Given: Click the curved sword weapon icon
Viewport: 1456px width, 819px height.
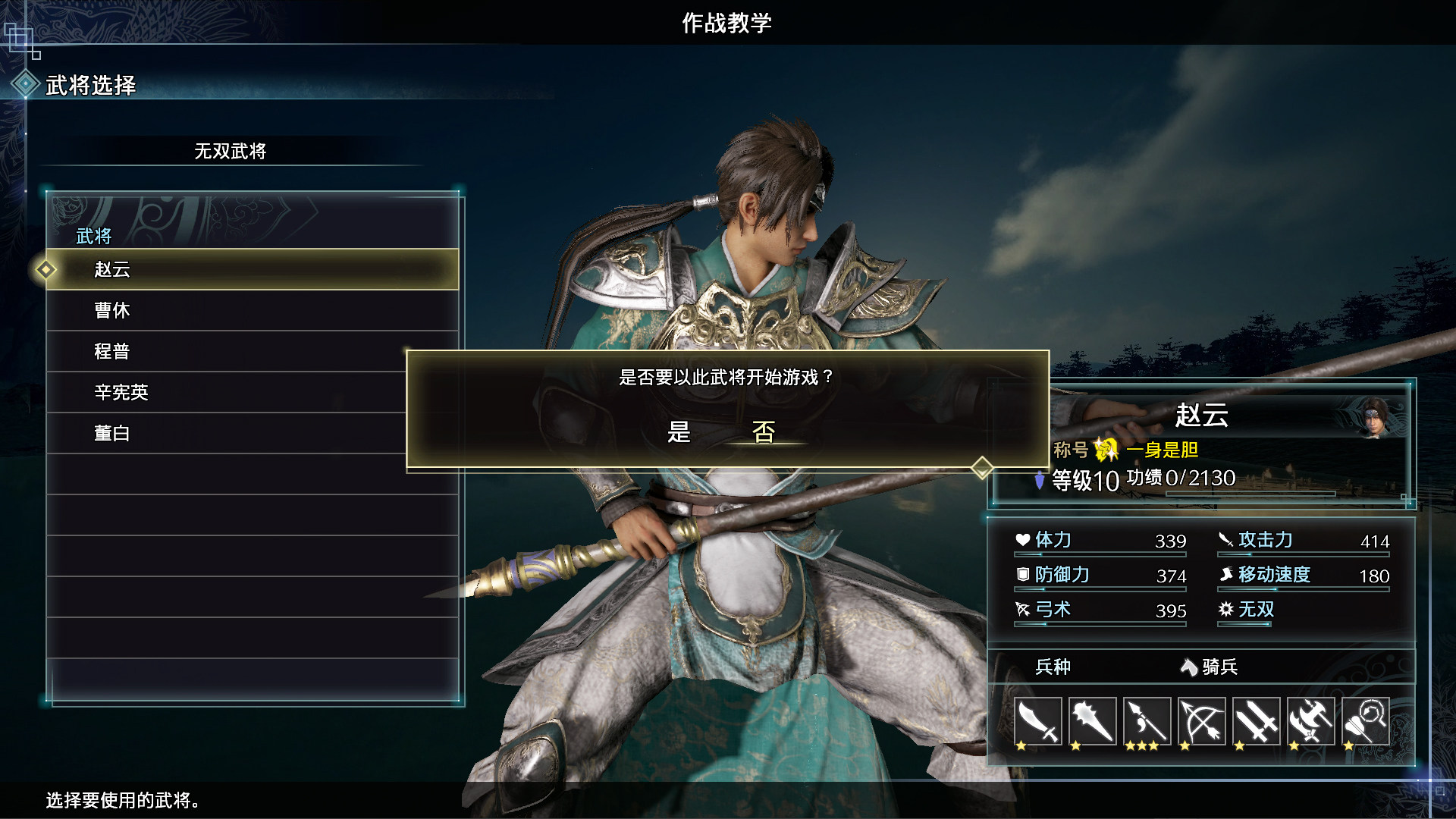Looking at the screenshot, I should click(1037, 721).
